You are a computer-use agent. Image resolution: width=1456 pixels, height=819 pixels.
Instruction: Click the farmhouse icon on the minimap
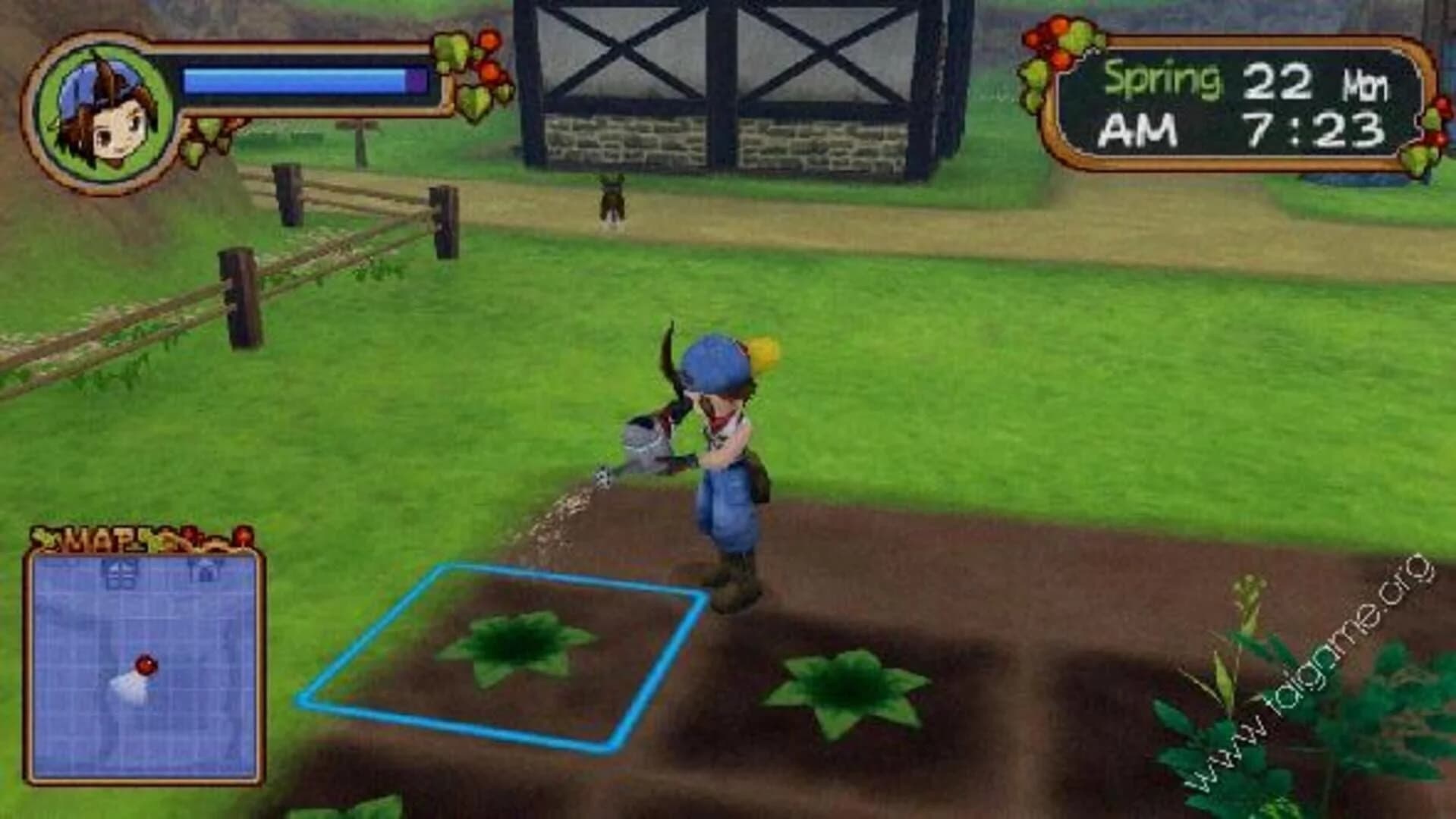click(x=205, y=570)
